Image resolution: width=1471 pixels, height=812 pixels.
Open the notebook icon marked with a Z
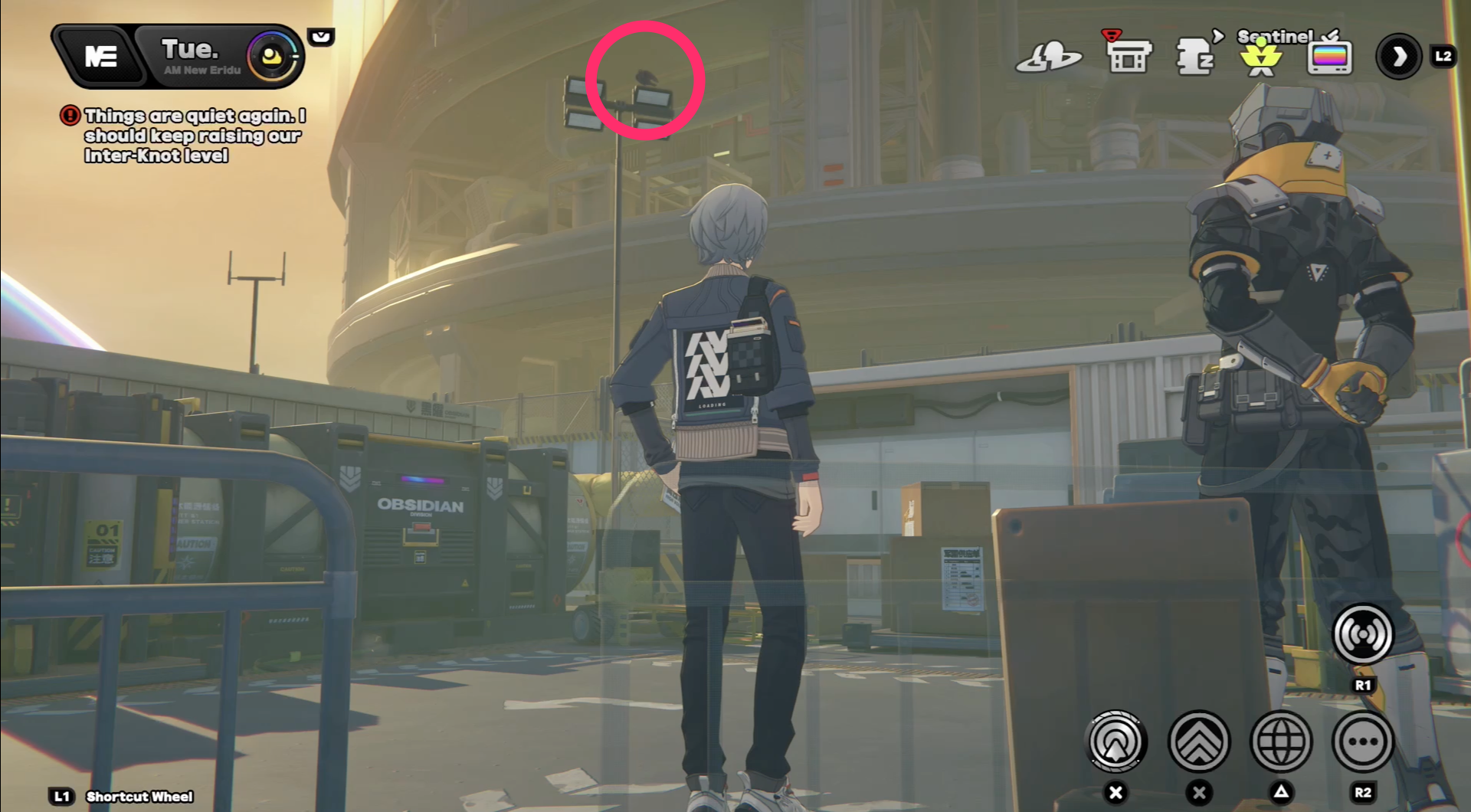pyautogui.click(x=1194, y=57)
